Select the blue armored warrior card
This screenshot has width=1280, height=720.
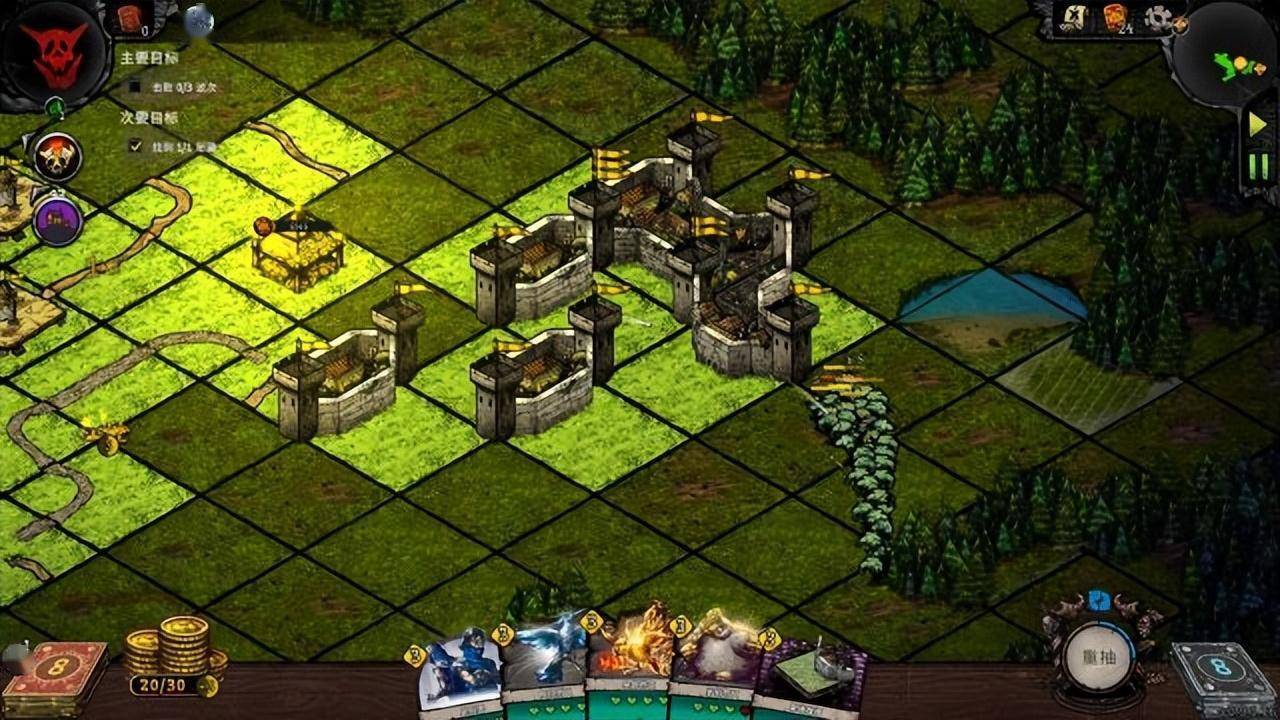point(461,672)
